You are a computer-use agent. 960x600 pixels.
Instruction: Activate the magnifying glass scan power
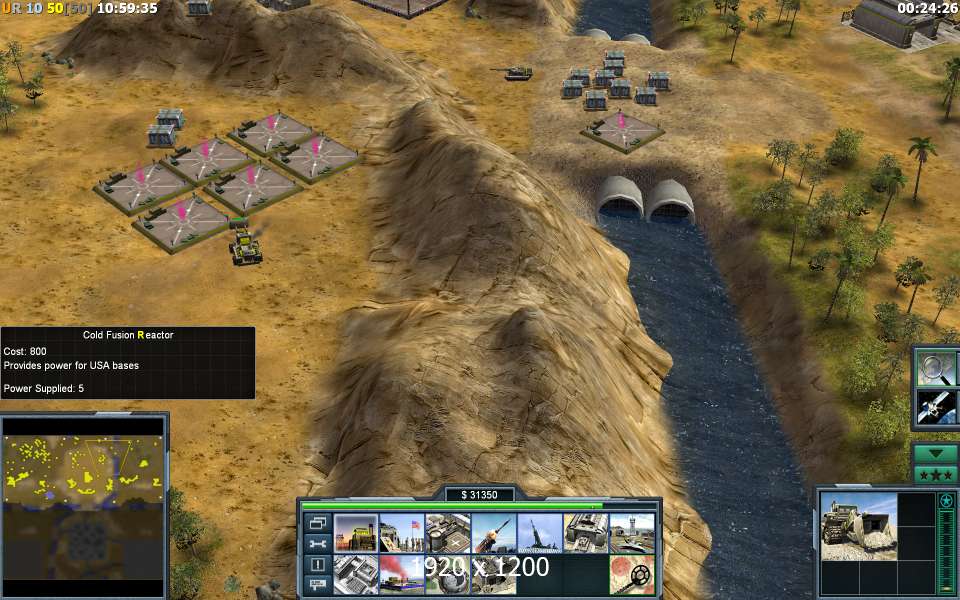point(937,367)
